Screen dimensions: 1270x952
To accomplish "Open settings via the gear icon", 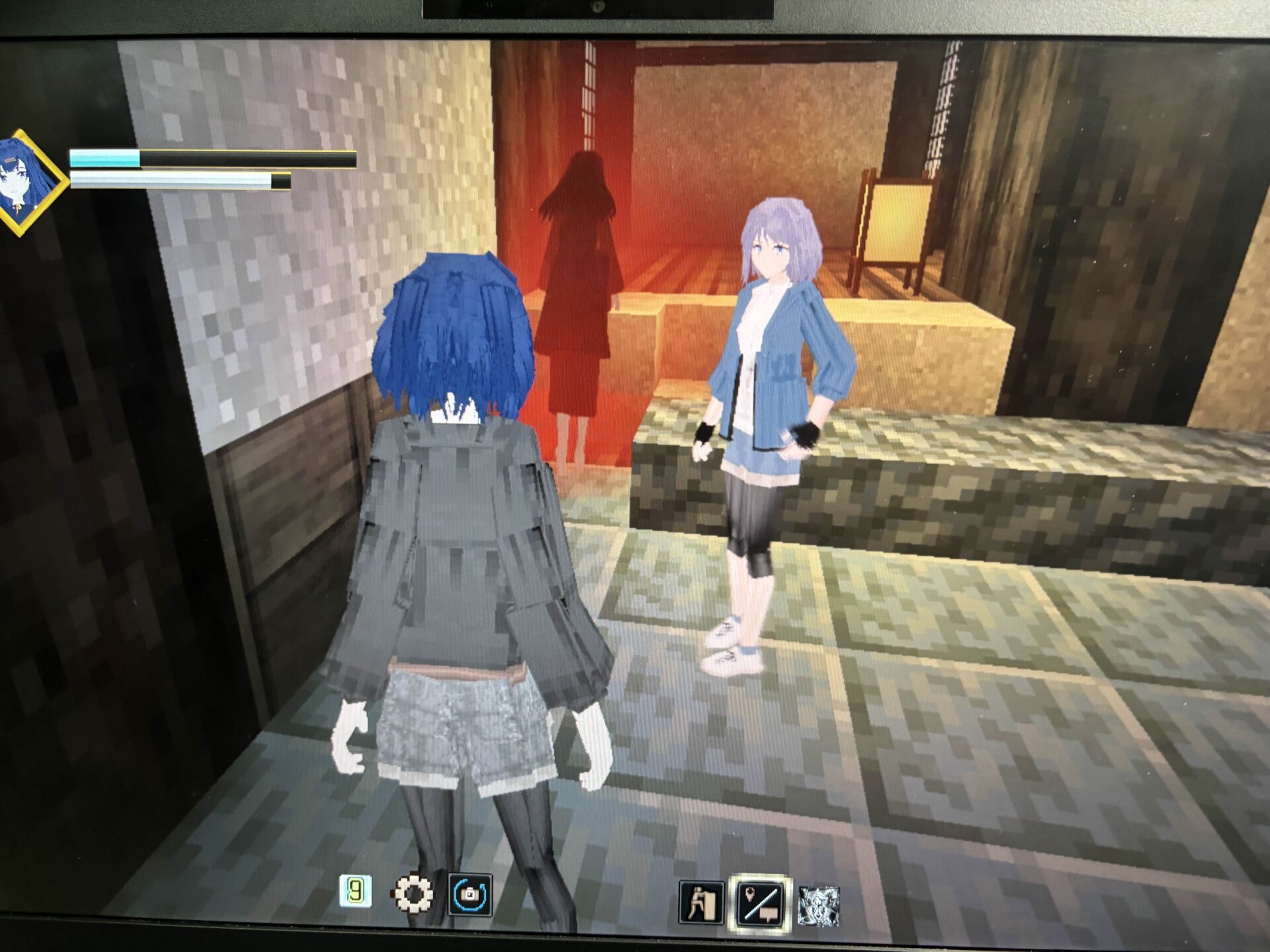I will click(x=413, y=894).
